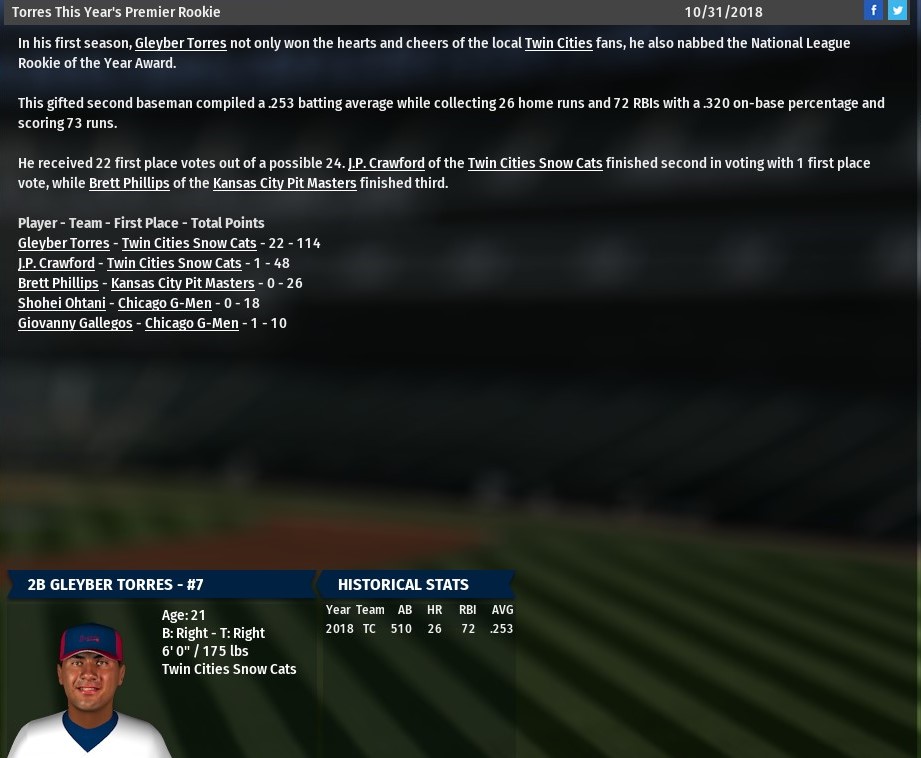The height and width of the screenshot is (758, 921).
Task: Open Kansas City Pit Masters link before 'finished third'
Action: (284, 184)
